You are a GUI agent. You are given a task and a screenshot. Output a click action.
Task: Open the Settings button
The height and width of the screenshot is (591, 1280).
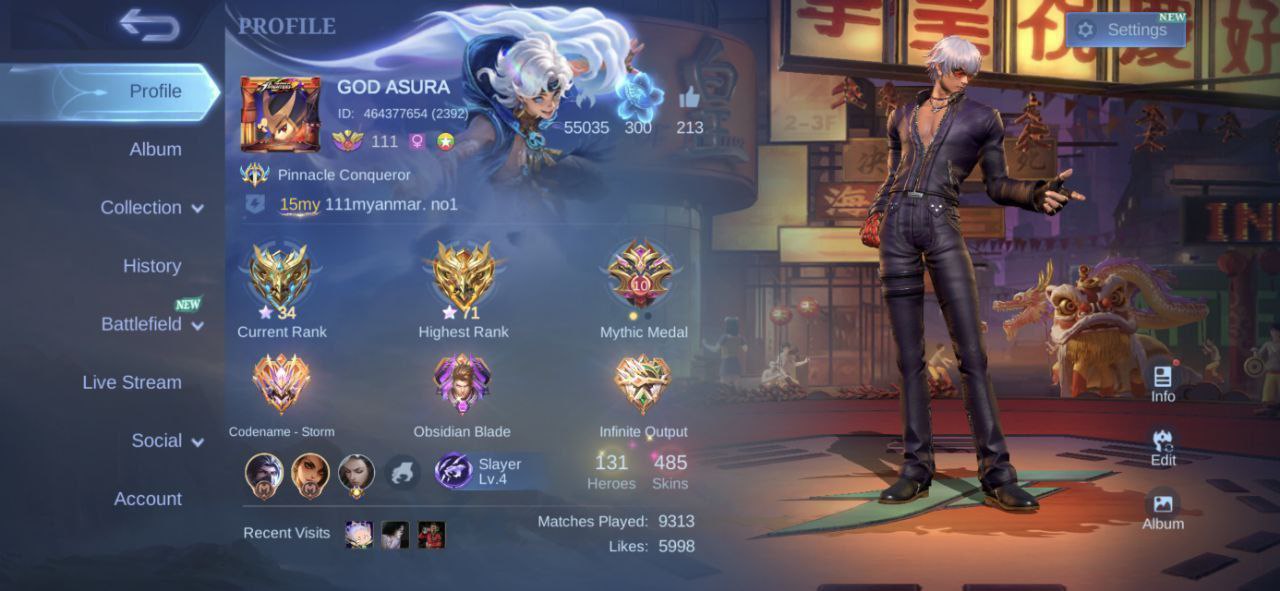click(1125, 30)
